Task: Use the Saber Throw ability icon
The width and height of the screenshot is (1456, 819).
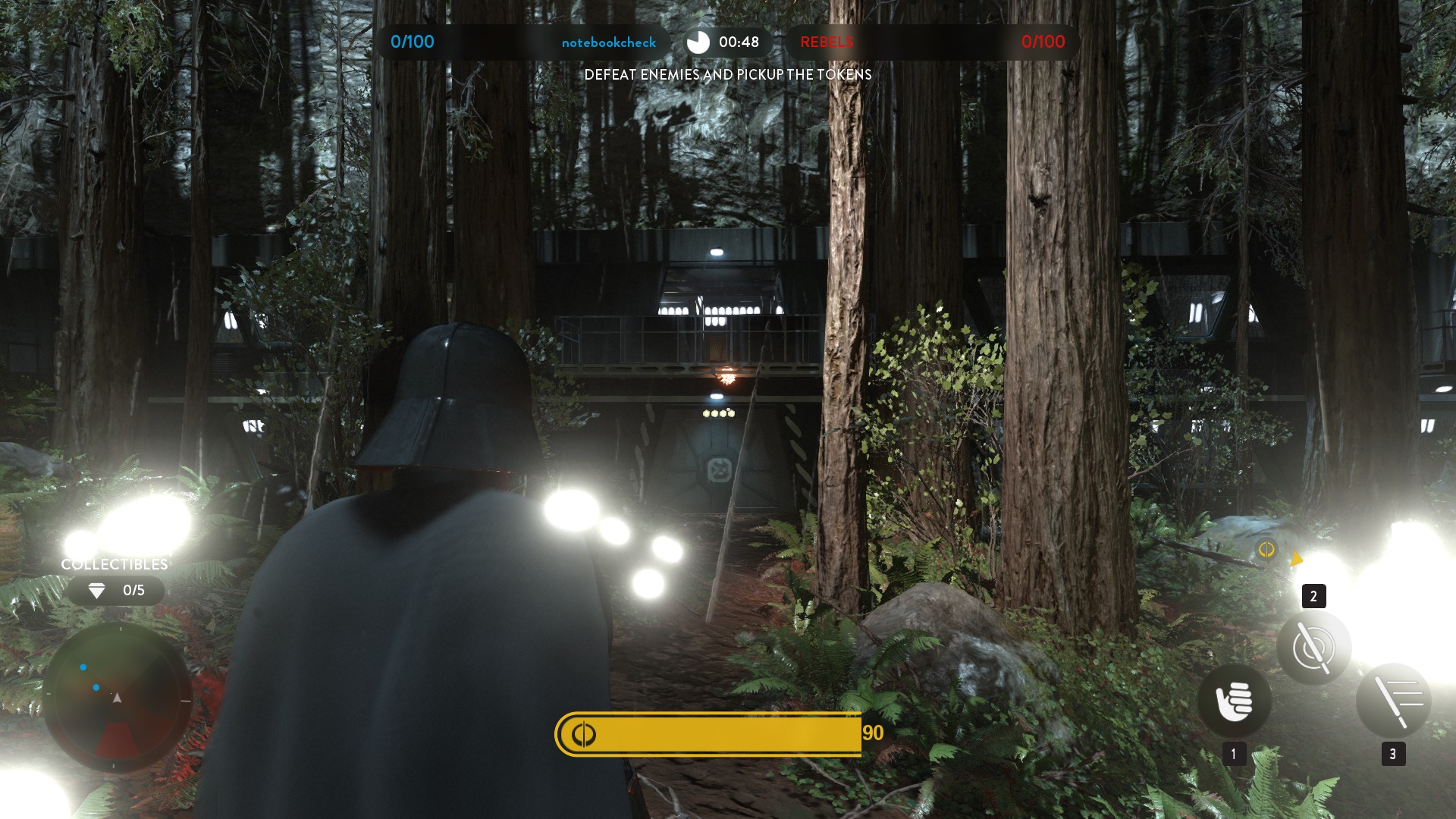Action: [1313, 648]
